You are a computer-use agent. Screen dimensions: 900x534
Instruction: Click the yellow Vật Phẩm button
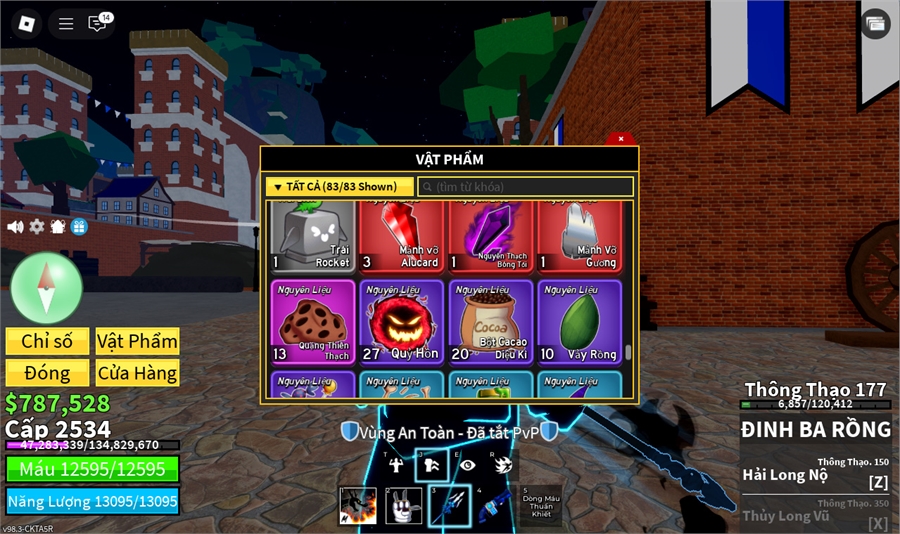click(x=137, y=341)
